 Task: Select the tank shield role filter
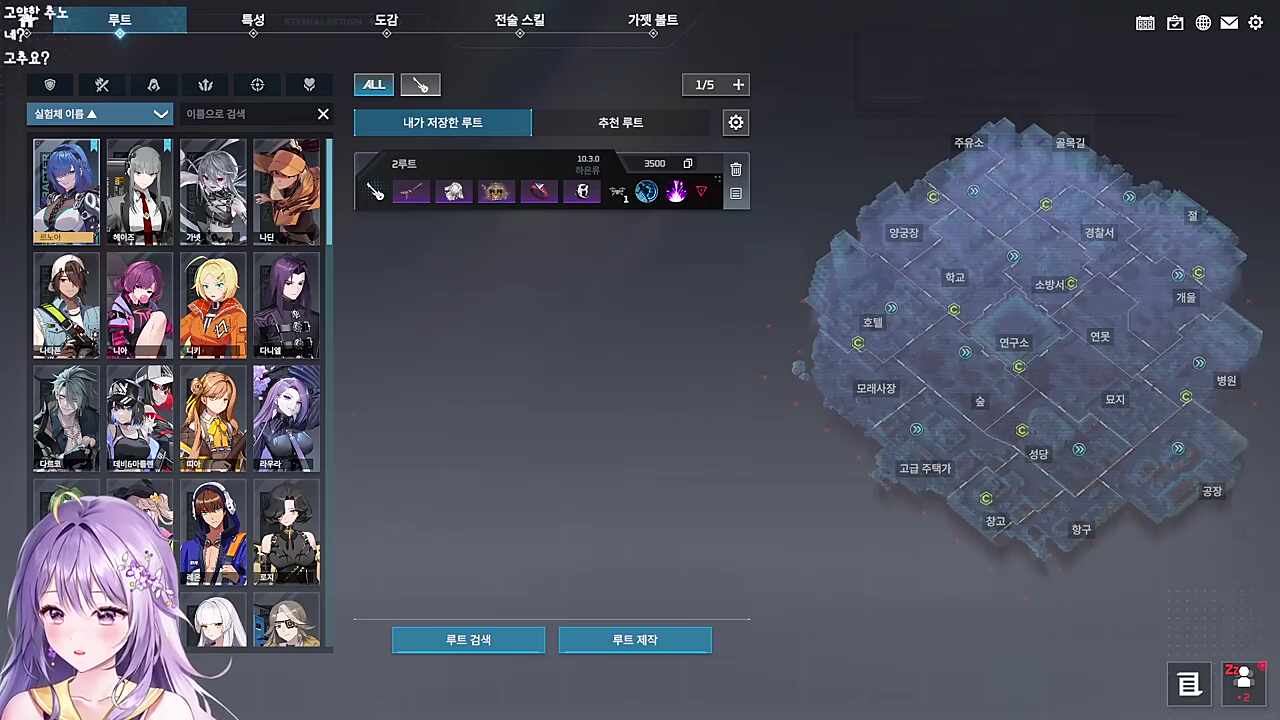[49, 85]
